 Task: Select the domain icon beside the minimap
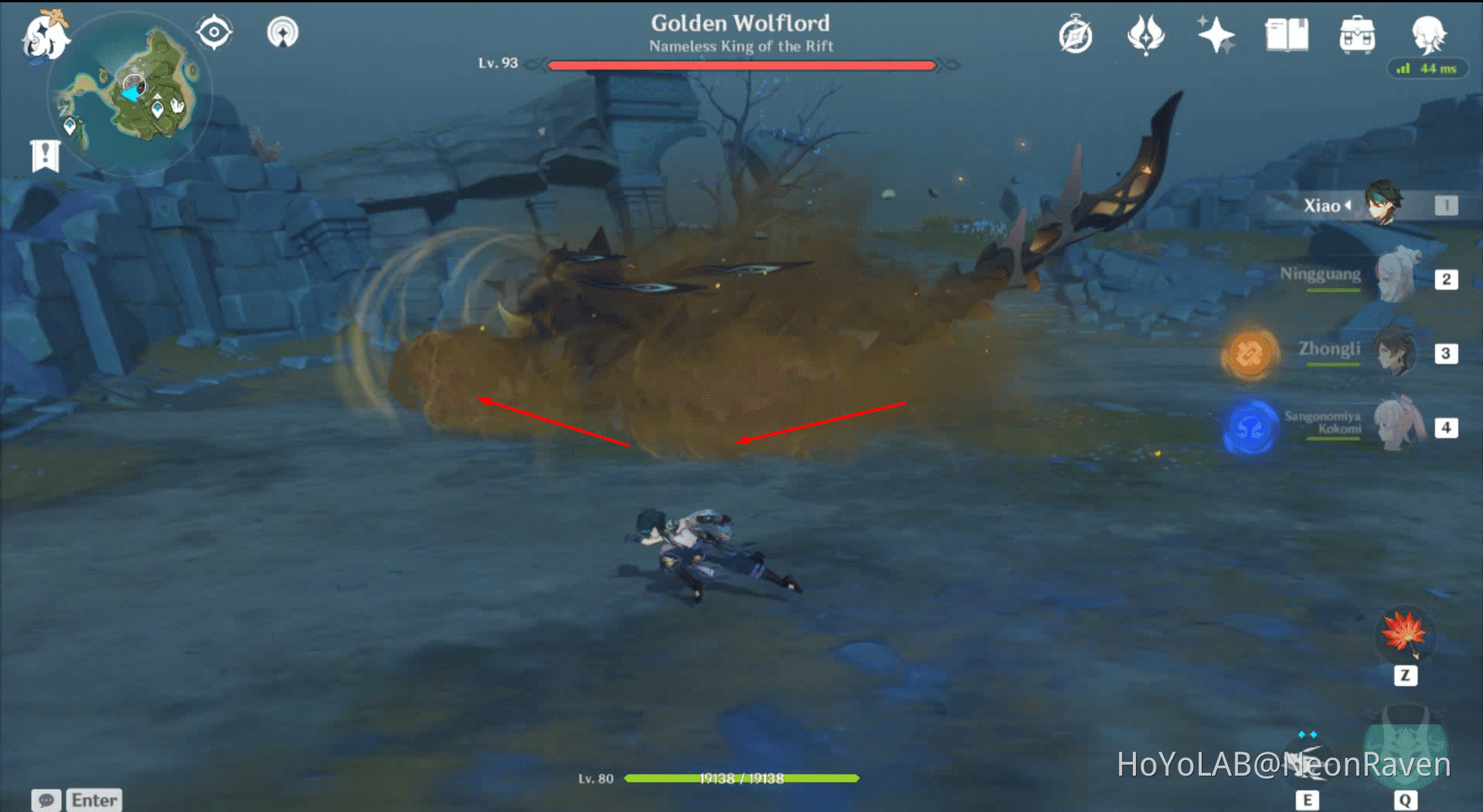214,31
